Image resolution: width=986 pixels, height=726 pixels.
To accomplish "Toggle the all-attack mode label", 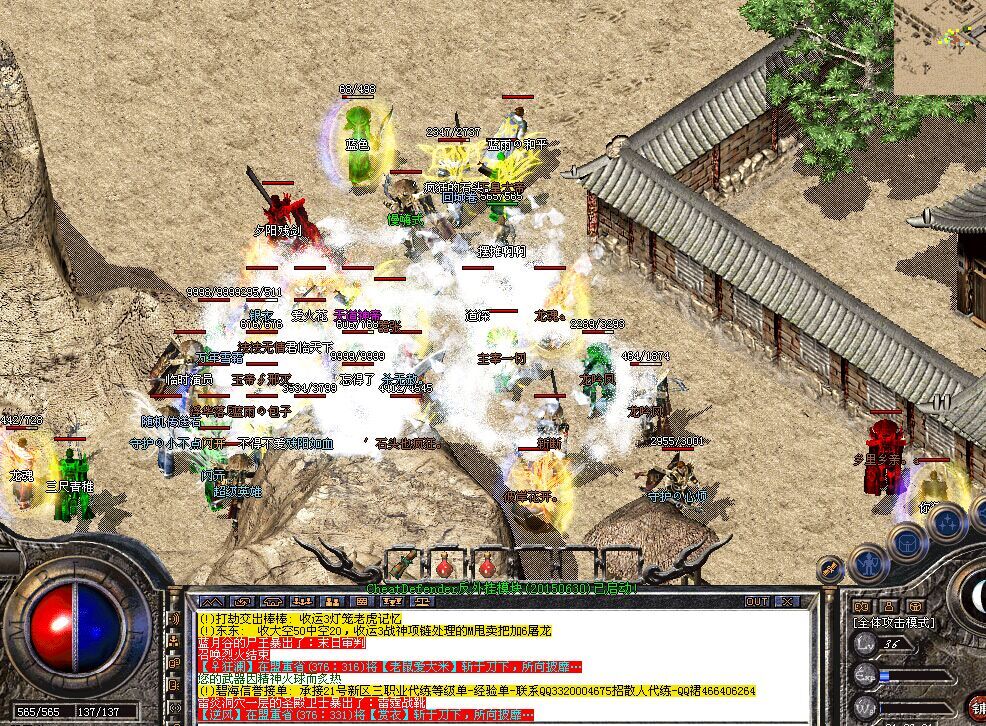I will (893, 622).
